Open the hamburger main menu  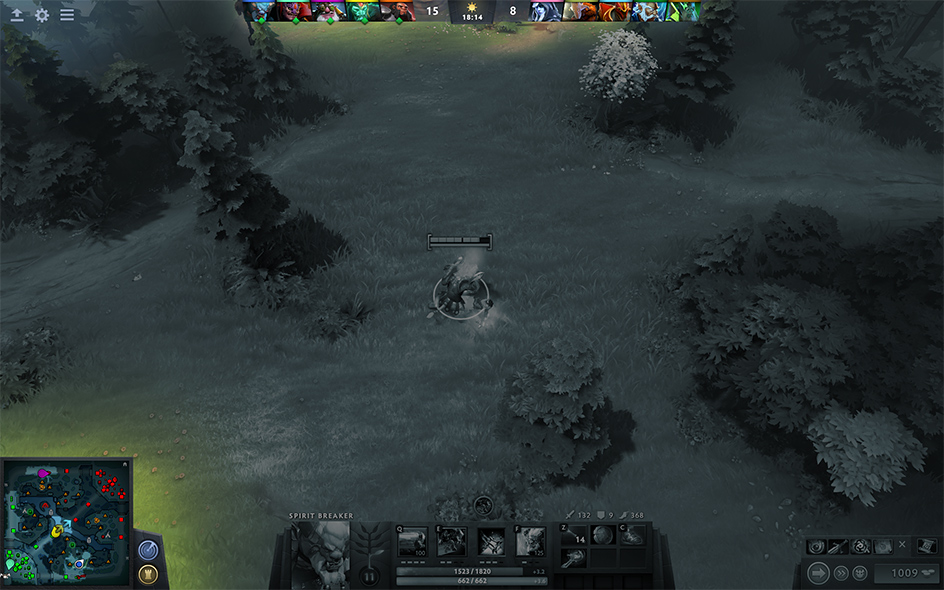coord(67,15)
